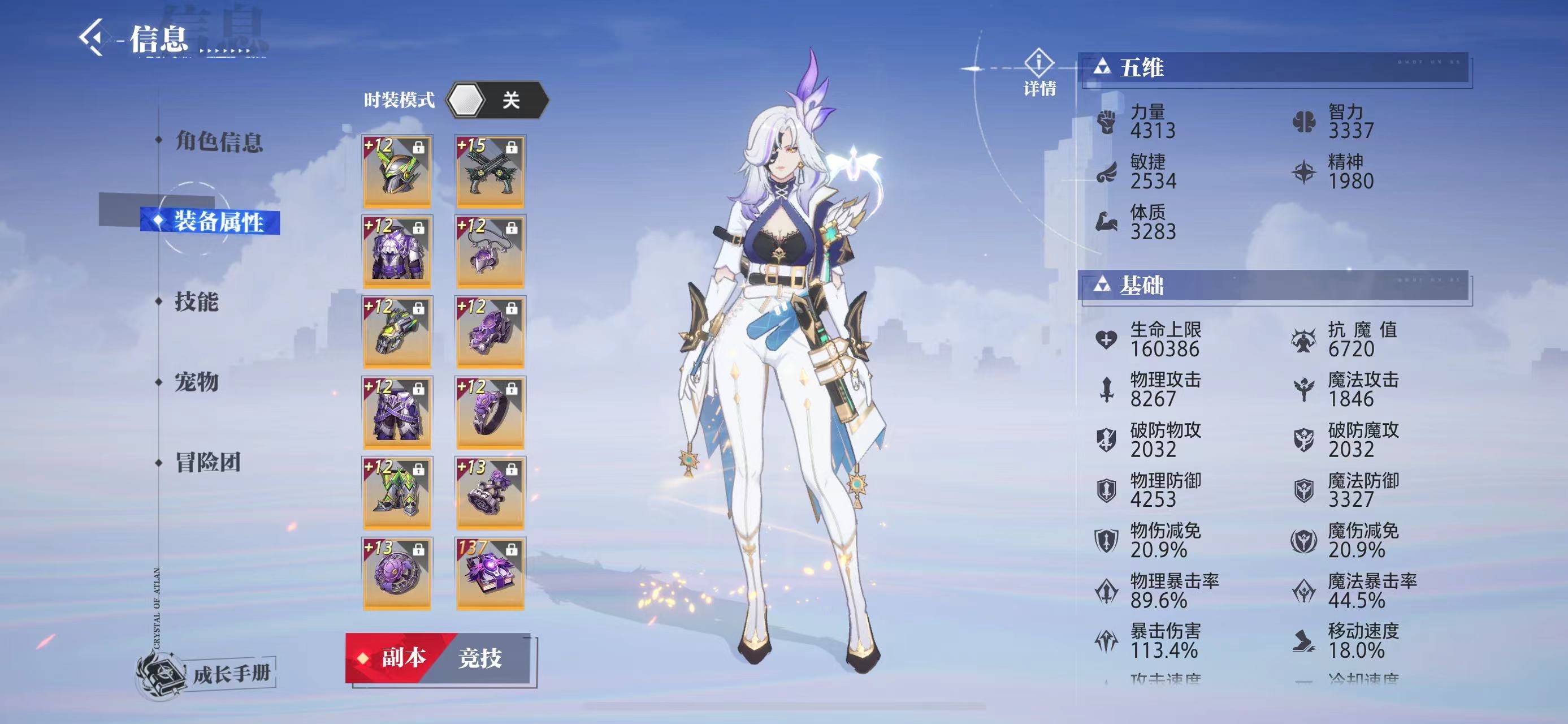
Task: Select the 装备属性 tab
Action: [218, 222]
